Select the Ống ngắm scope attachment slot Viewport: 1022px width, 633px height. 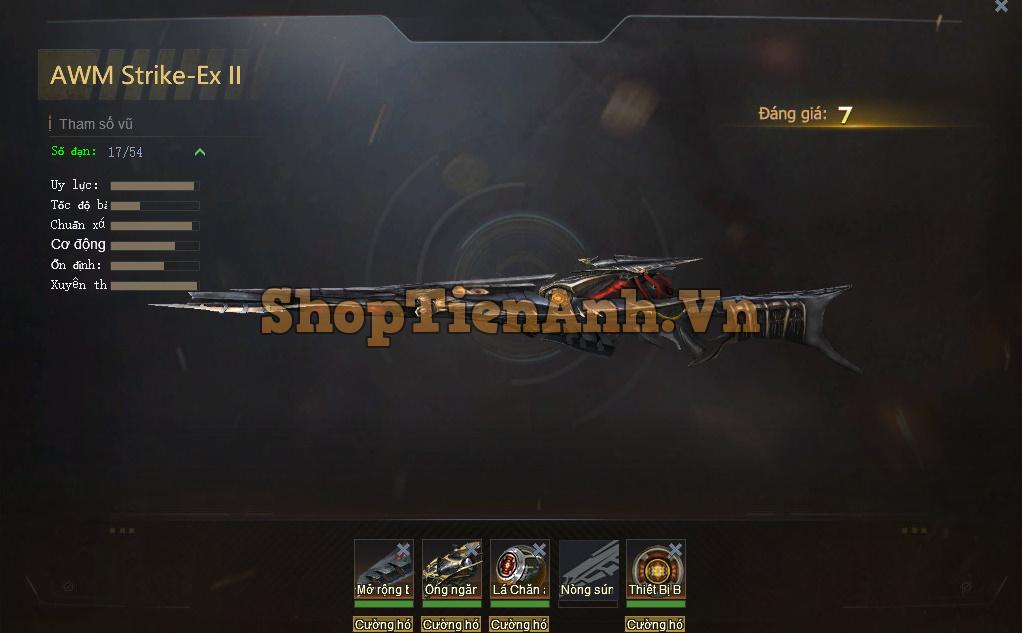click(x=451, y=569)
